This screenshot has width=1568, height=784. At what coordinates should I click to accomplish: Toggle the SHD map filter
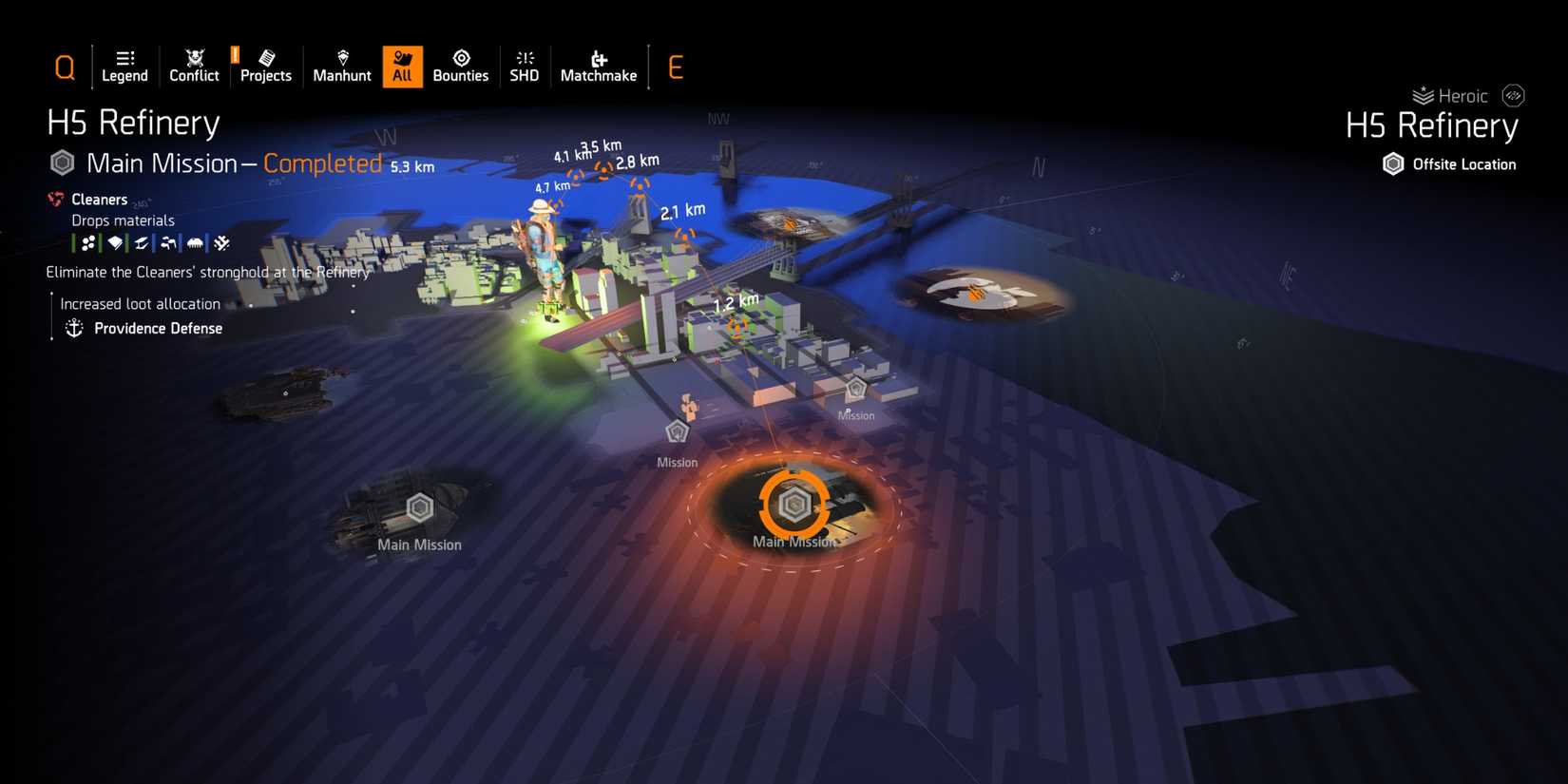(x=524, y=66)
